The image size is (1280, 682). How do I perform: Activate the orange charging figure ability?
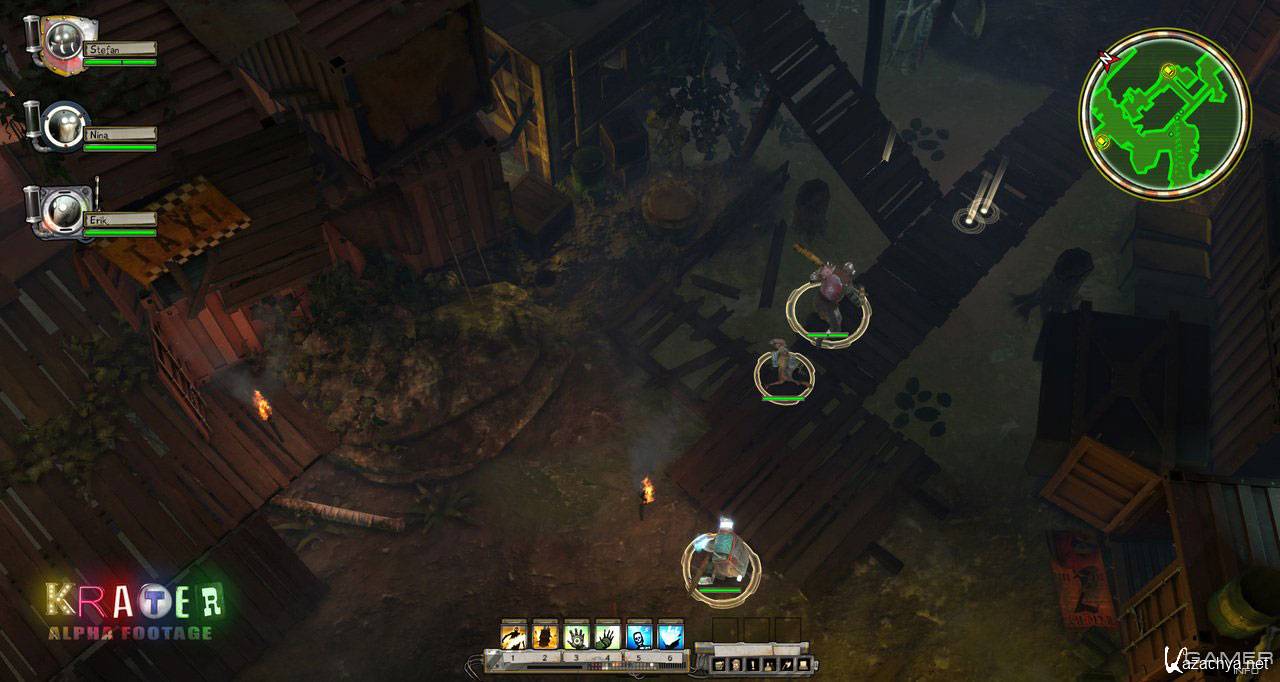pyautogui.click(x=514, y=635)
